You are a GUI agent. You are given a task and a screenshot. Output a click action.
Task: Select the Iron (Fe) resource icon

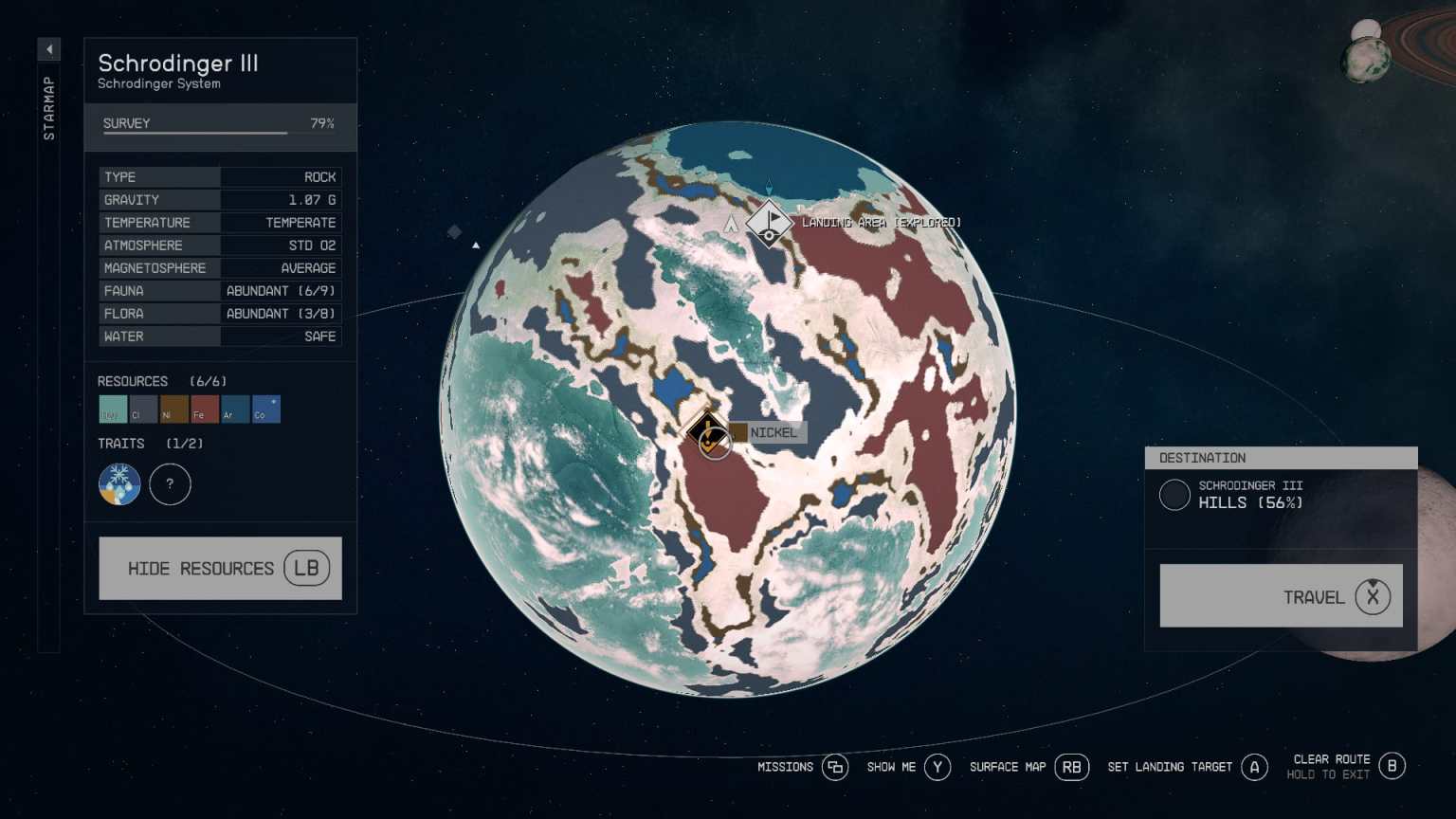(203, 409)
